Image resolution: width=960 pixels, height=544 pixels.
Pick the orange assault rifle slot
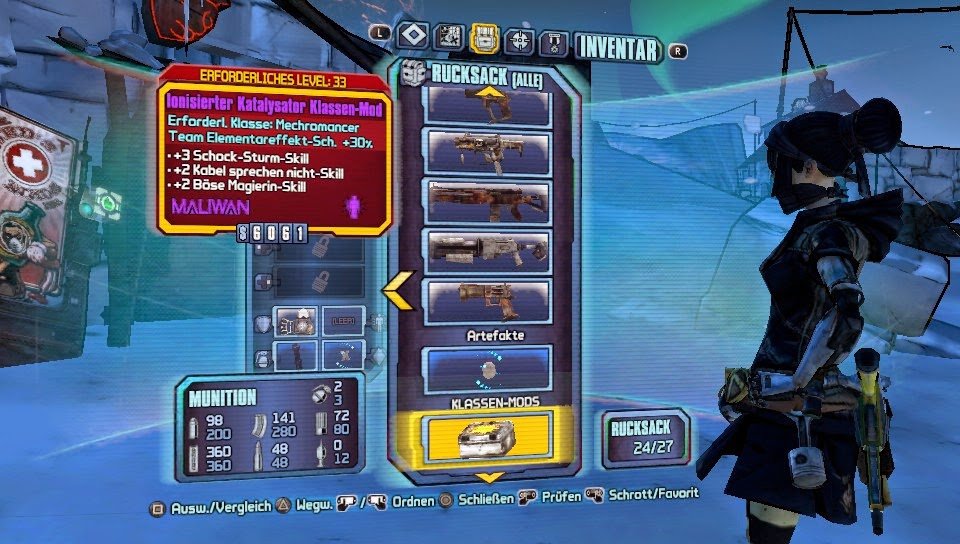tap(489, 200)
